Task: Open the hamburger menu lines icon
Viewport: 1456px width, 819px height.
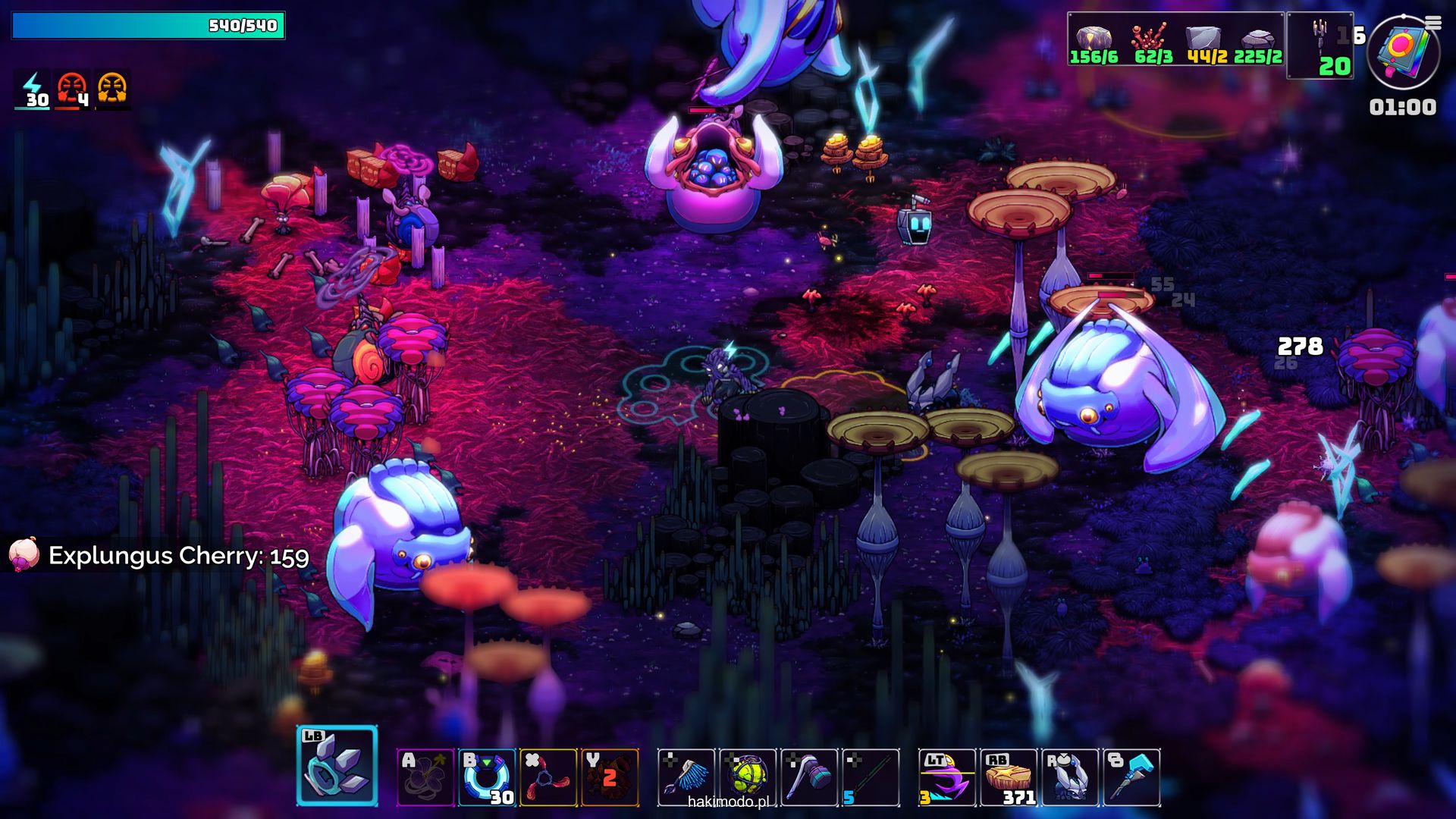Action: click(x=1432, y=24)
